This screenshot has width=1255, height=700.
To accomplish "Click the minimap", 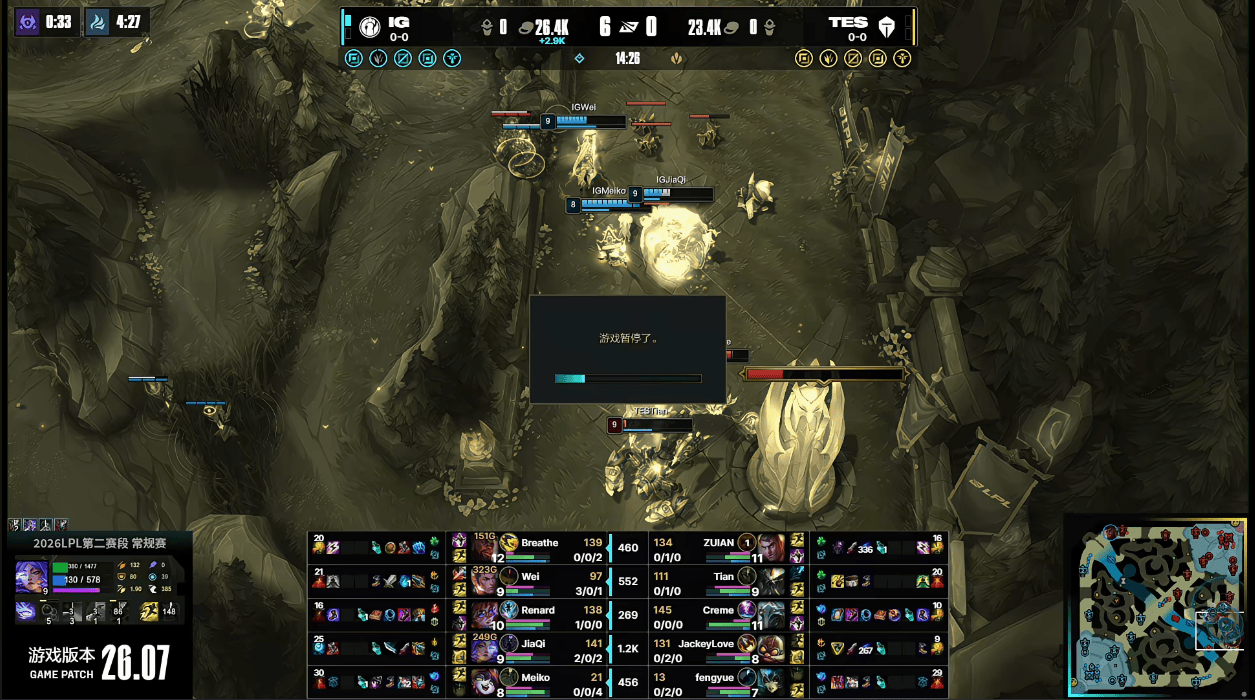I will (x=1158, y=606).
